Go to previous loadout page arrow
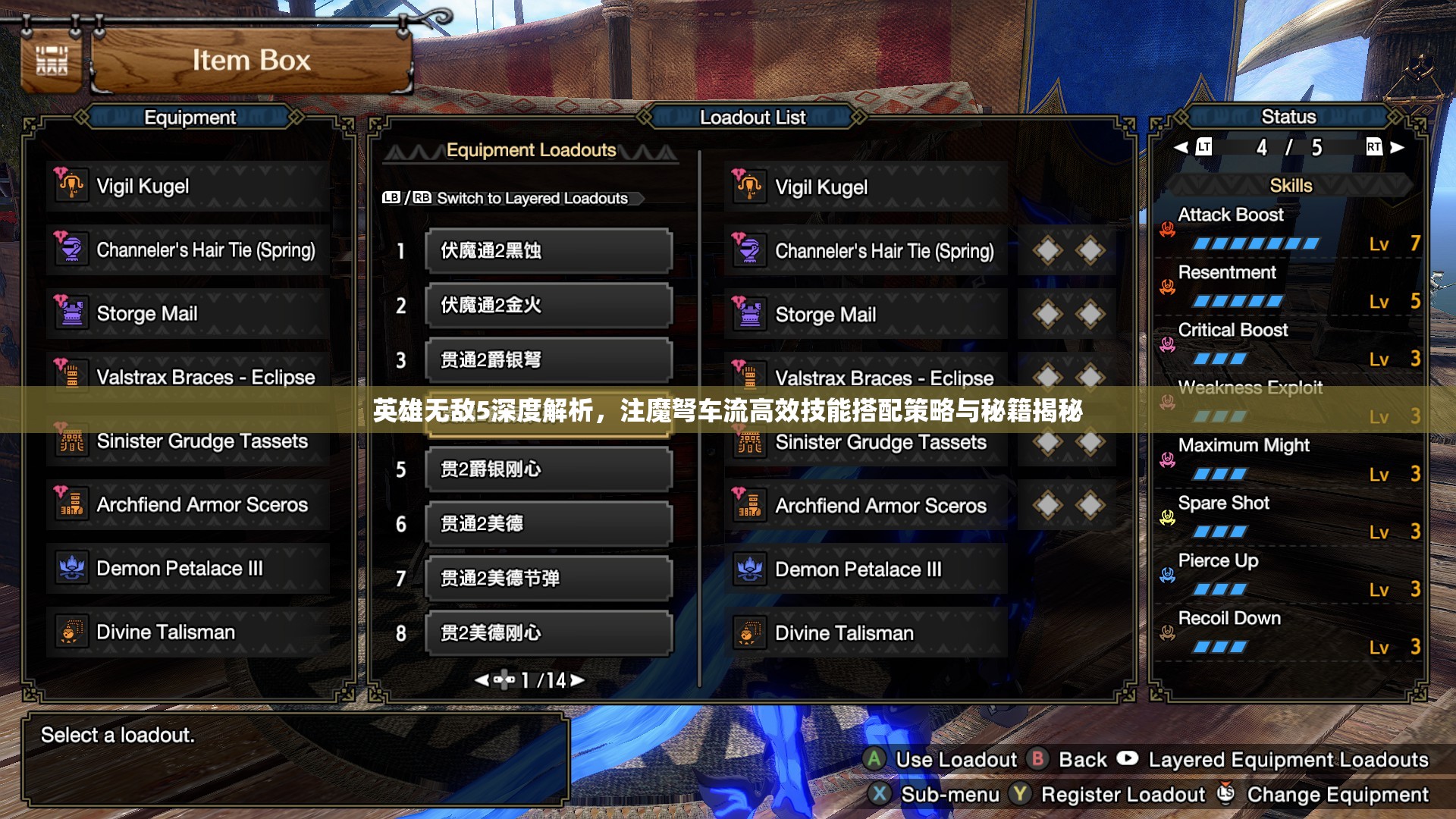The height and width of the screenshot is (819, 1456). pos(481,680)
